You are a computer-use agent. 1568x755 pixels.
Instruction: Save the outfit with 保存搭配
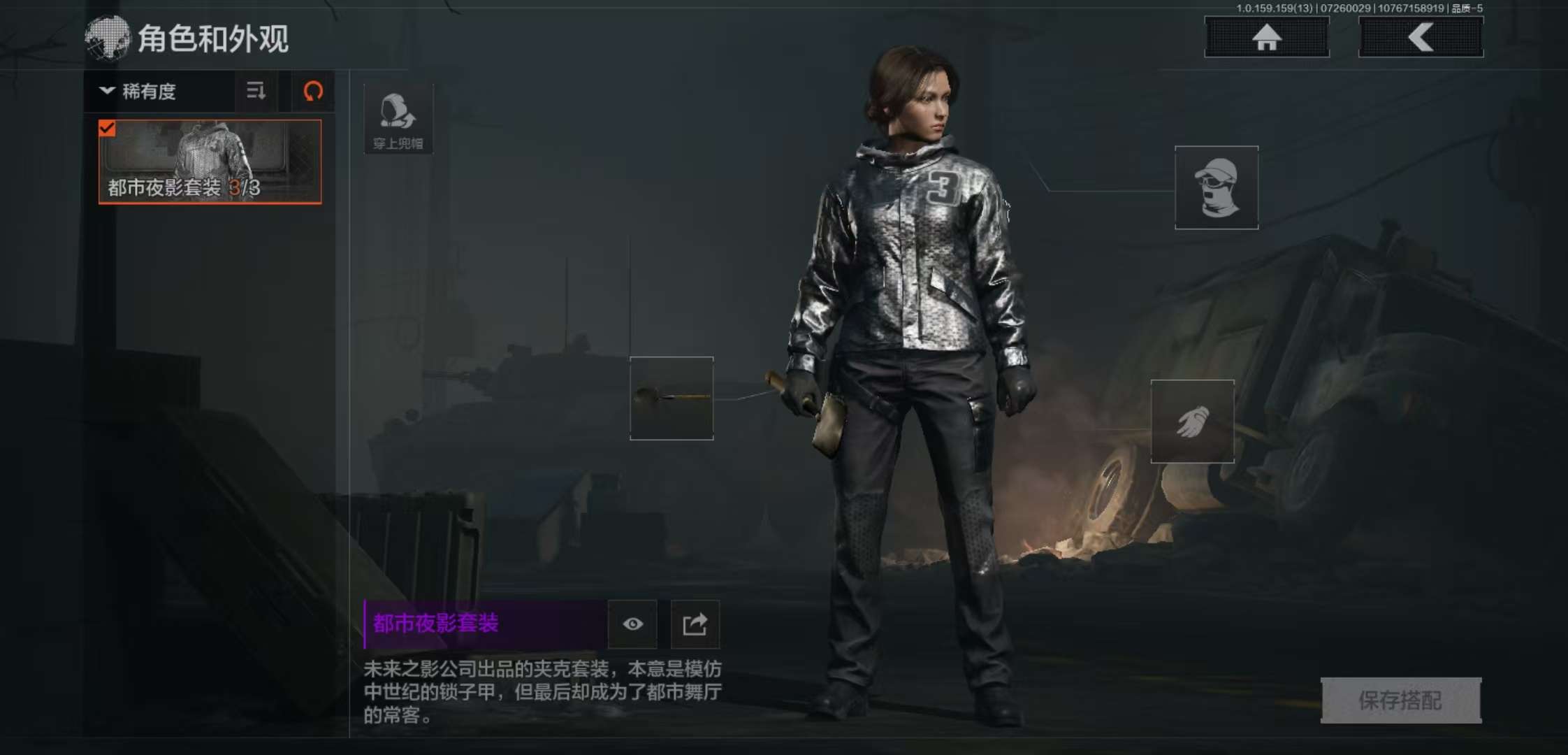1400,700
